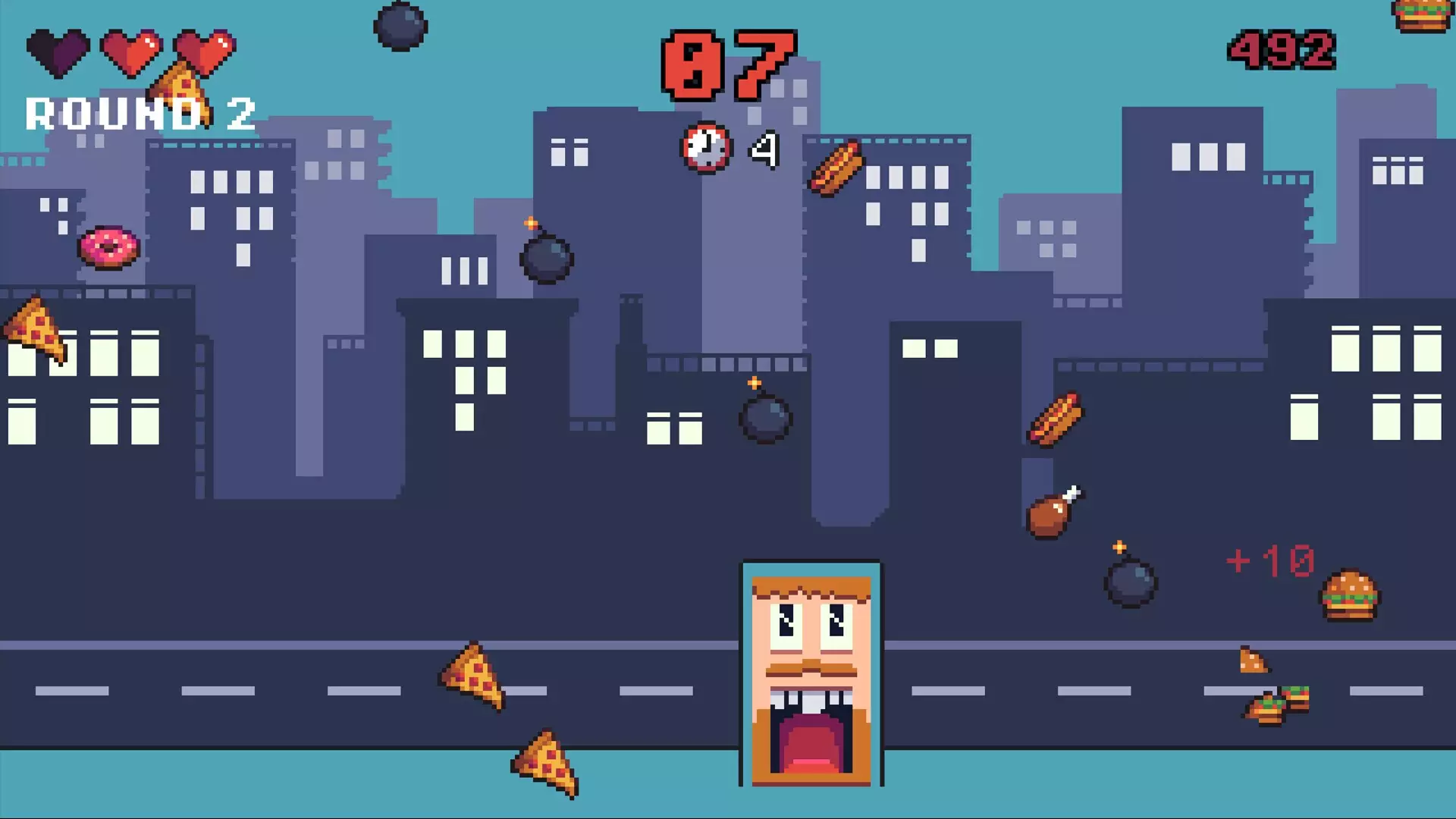Select the hot dog below the timer
The height and width of the screenshot is (819, 1456).
(x=836, y=171)
